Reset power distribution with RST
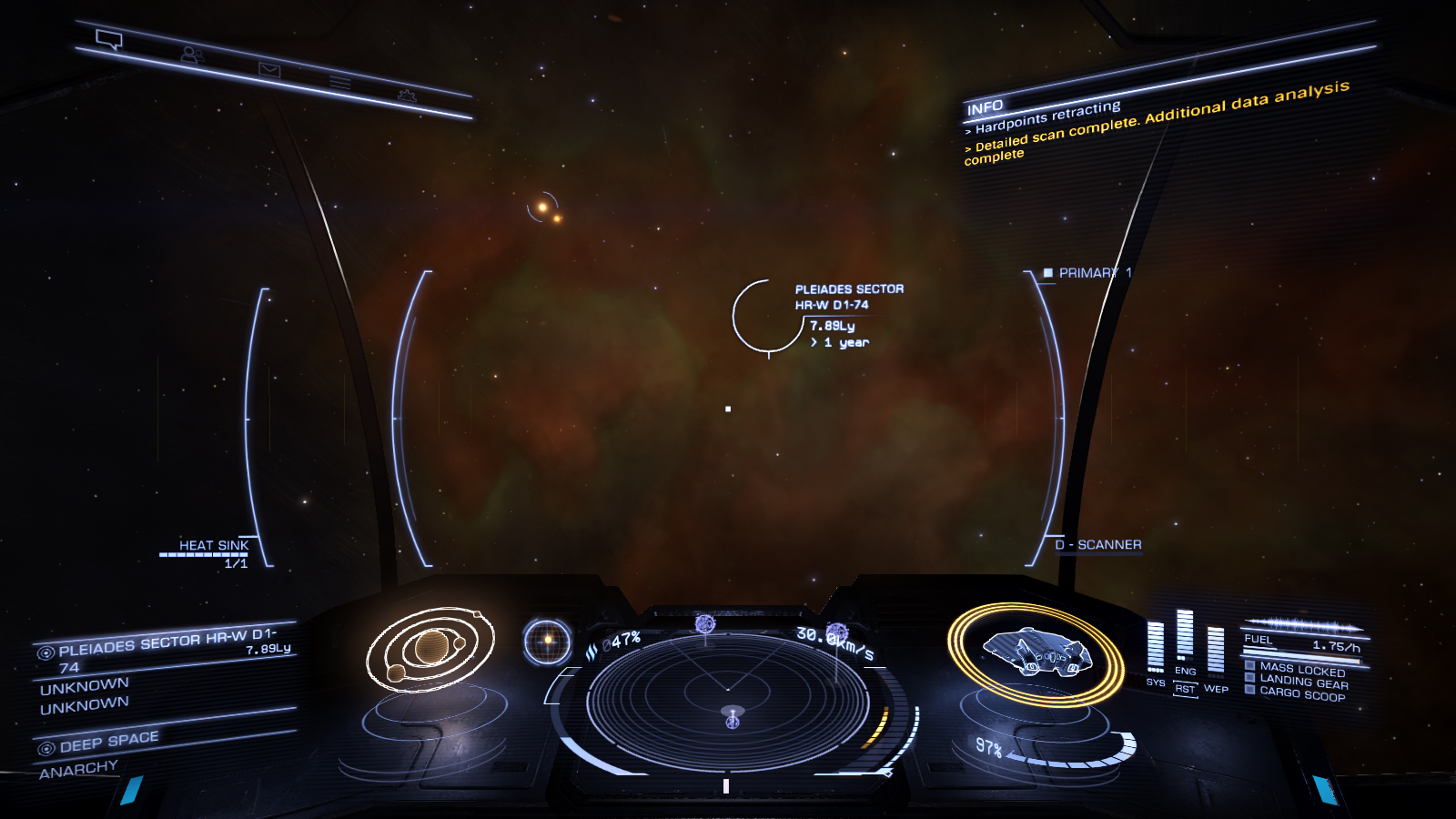 click(x=1185, y=690)
